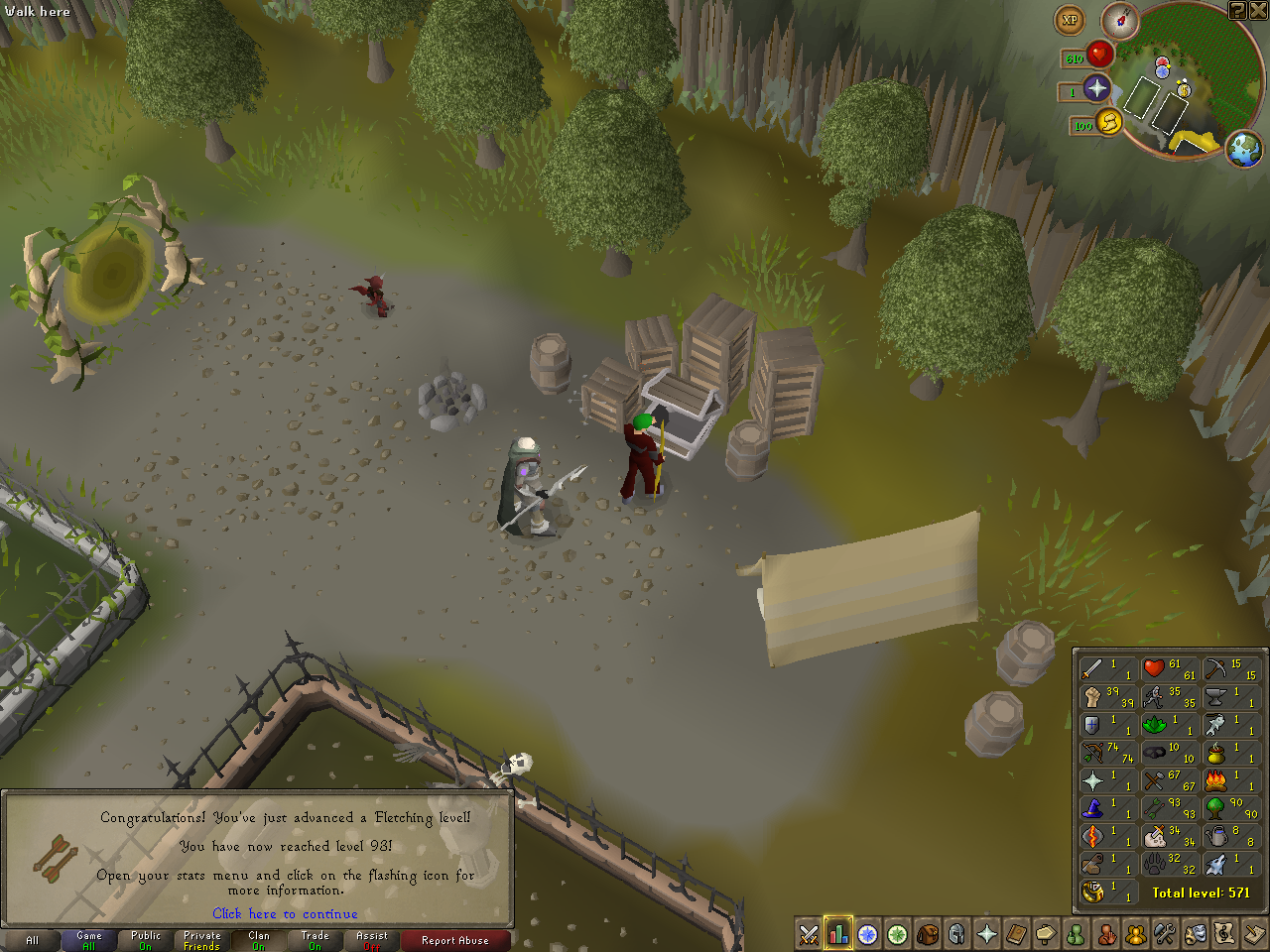
Task: Open the Quest list star icon
Action: click(x=868, y=933)
